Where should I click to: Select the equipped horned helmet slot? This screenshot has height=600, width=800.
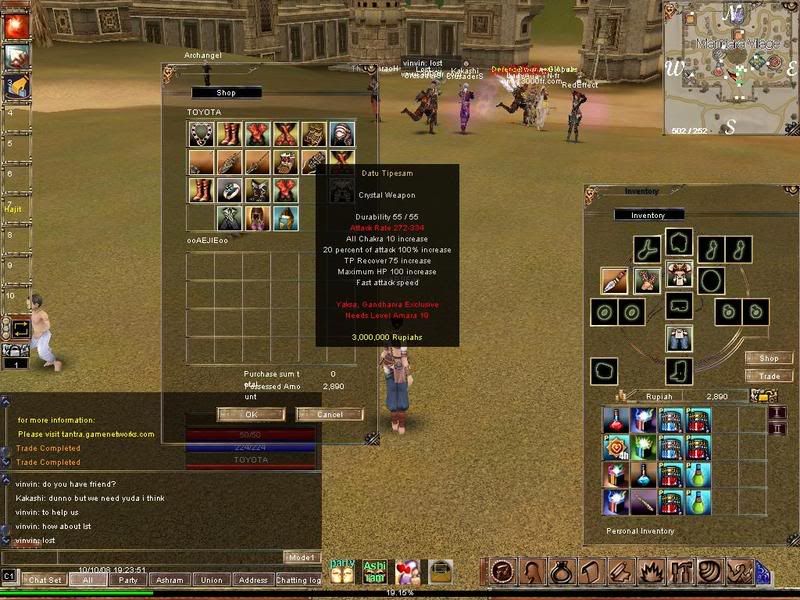coord(679,272)
